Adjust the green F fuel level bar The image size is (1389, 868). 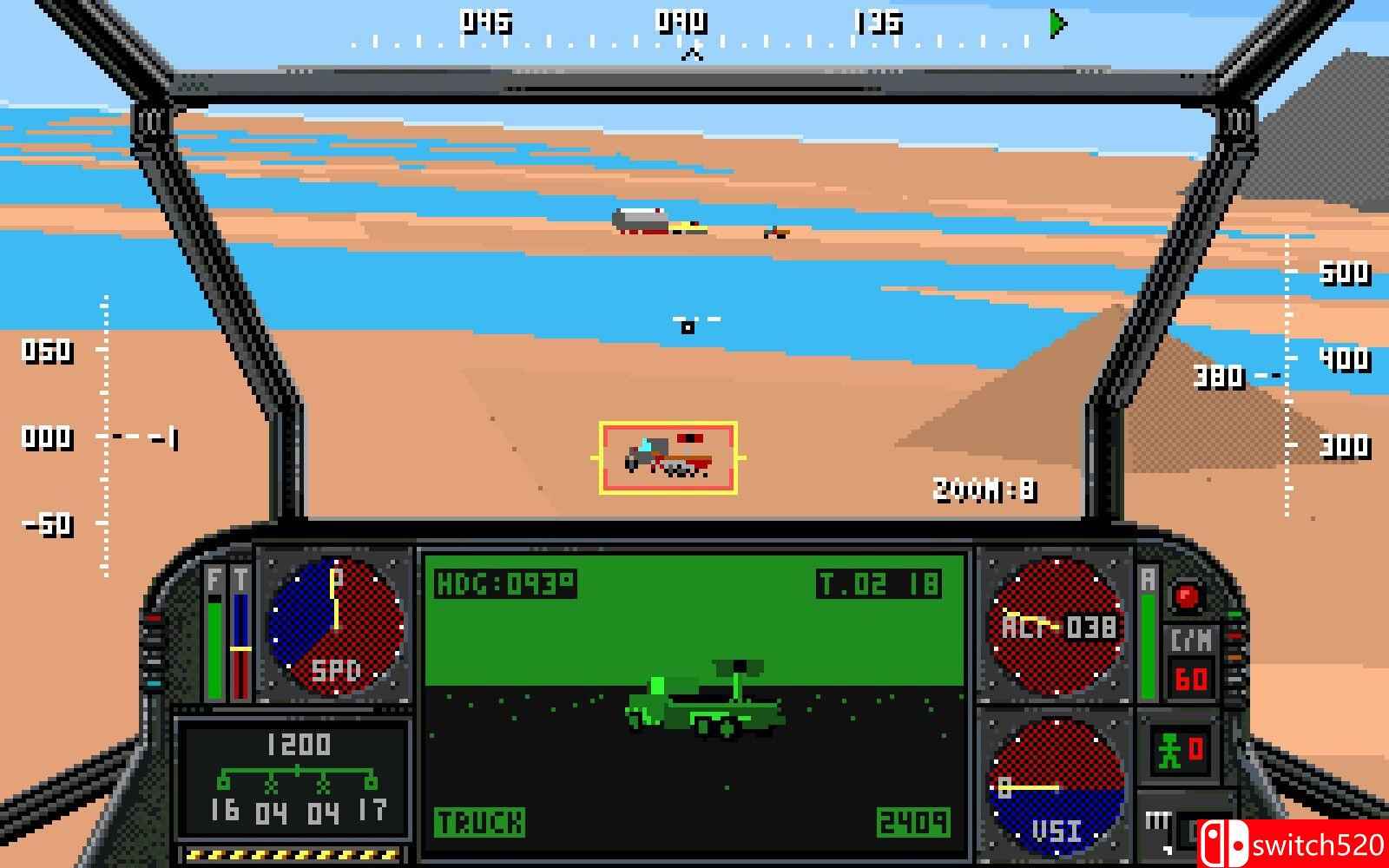click(214, 647)
